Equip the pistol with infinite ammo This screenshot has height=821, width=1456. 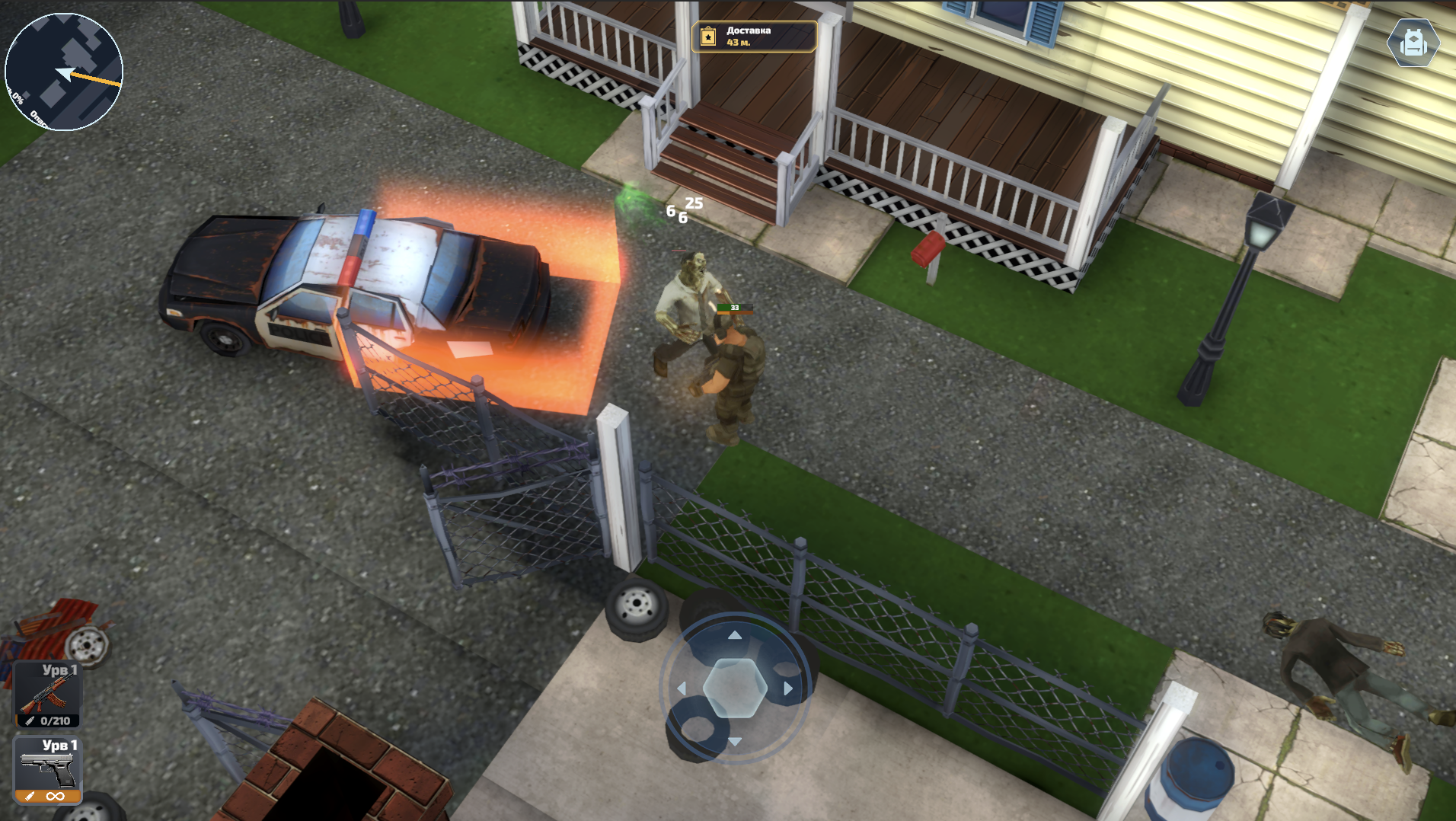pos(47,769)
